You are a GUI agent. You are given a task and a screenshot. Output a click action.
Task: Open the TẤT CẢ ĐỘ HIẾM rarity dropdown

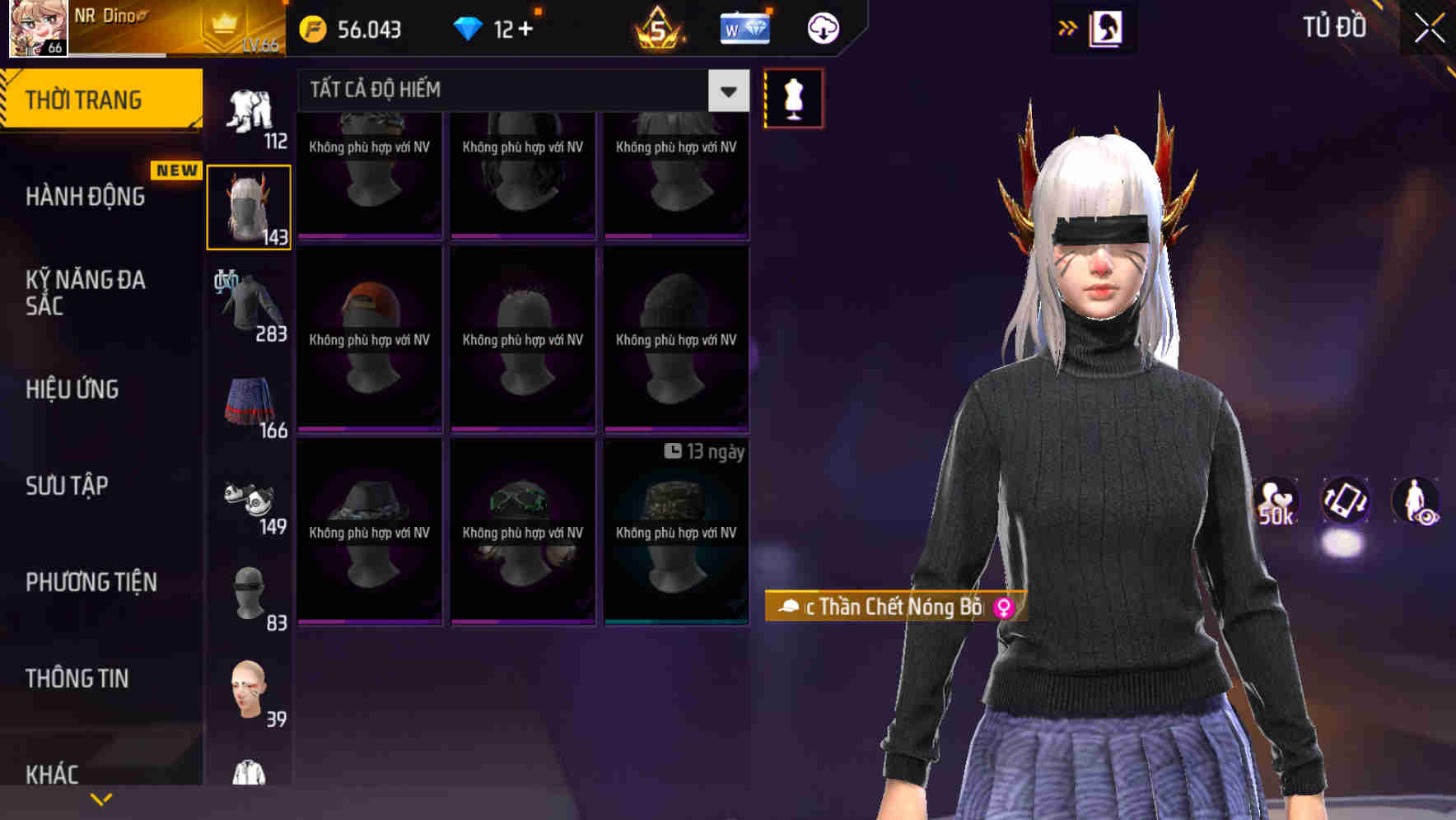511,90
